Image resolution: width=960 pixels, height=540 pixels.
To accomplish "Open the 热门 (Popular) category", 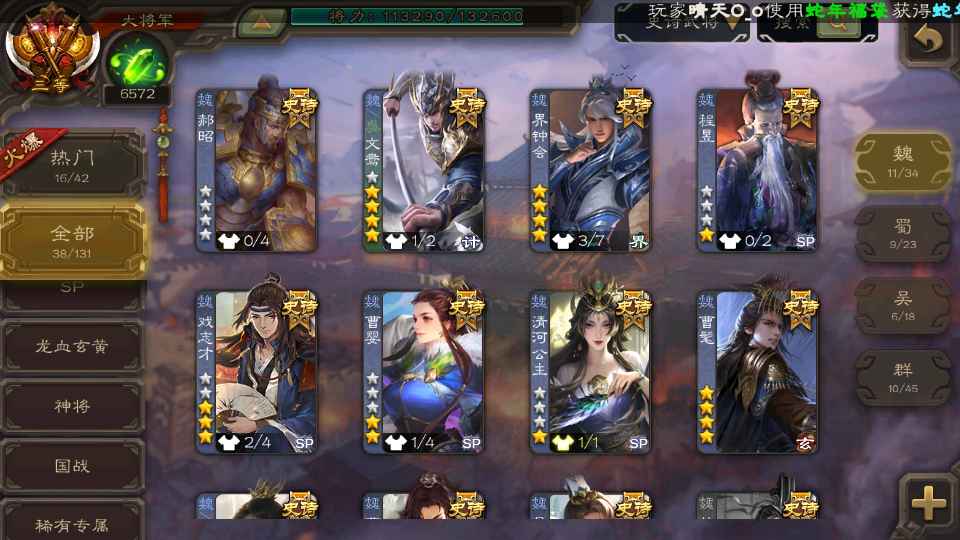I will pyautogui.click(x=72, y=164).
